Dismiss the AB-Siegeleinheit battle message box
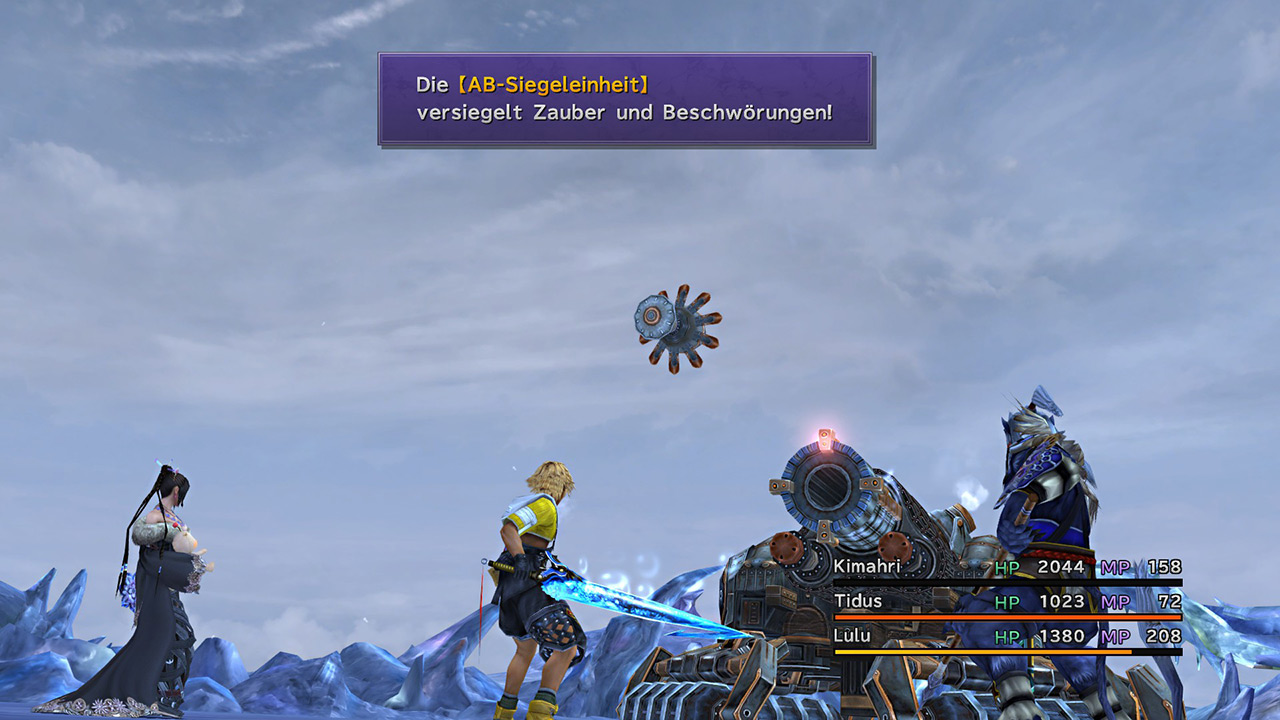 pos(625,99)
